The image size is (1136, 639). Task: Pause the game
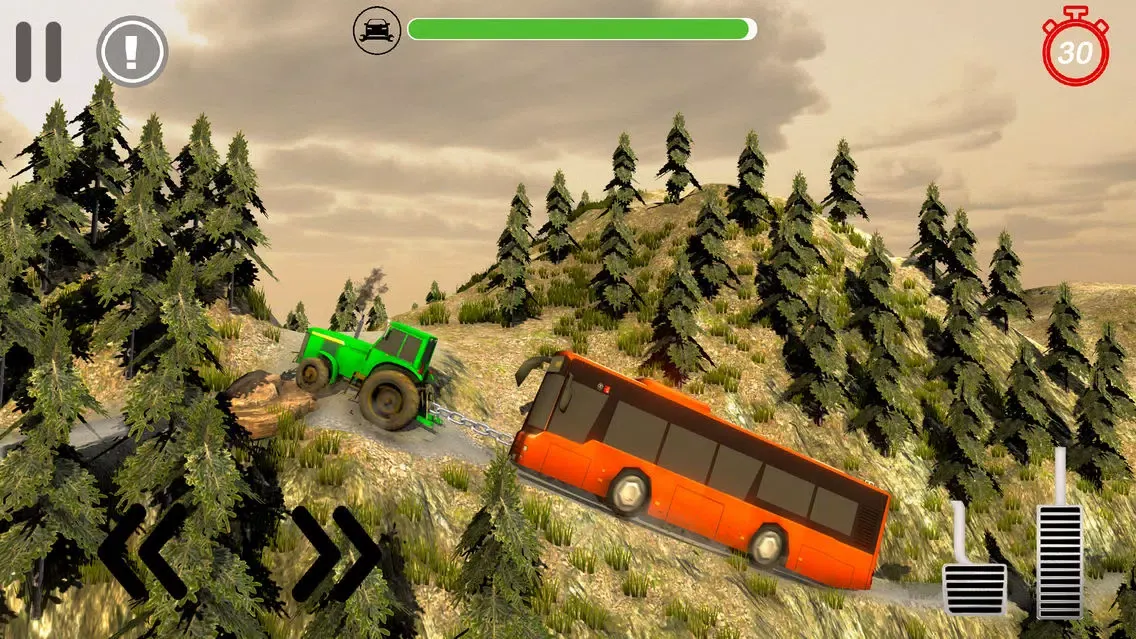pos(38,52)
